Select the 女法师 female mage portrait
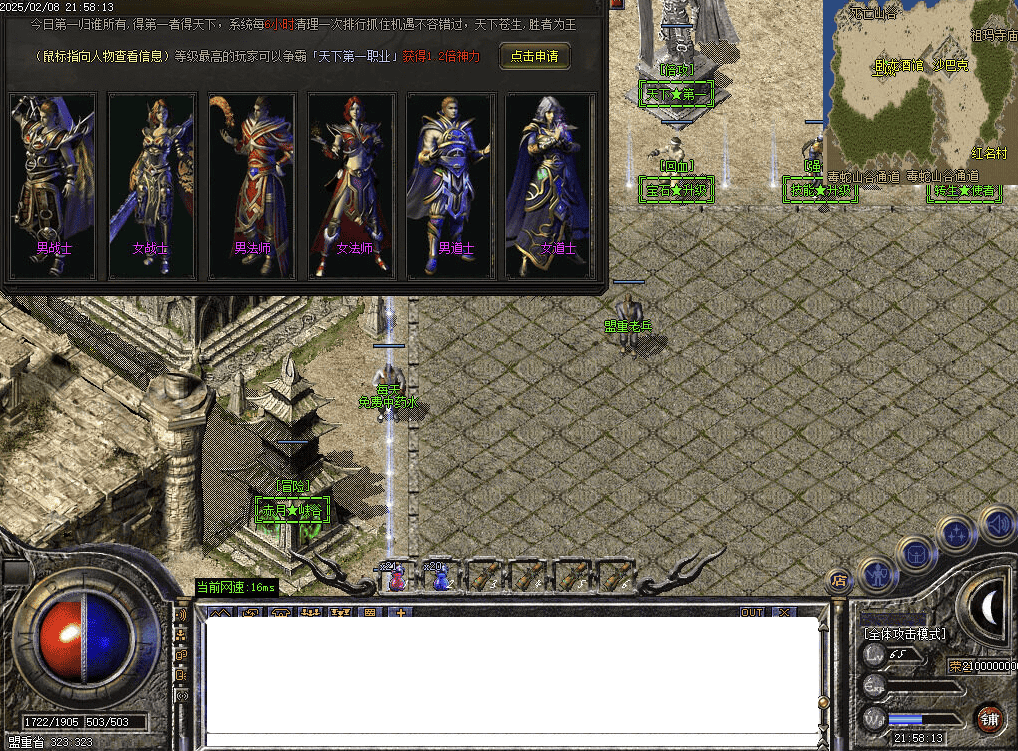Screen dimensions: 1018x751 coord(352,186)
